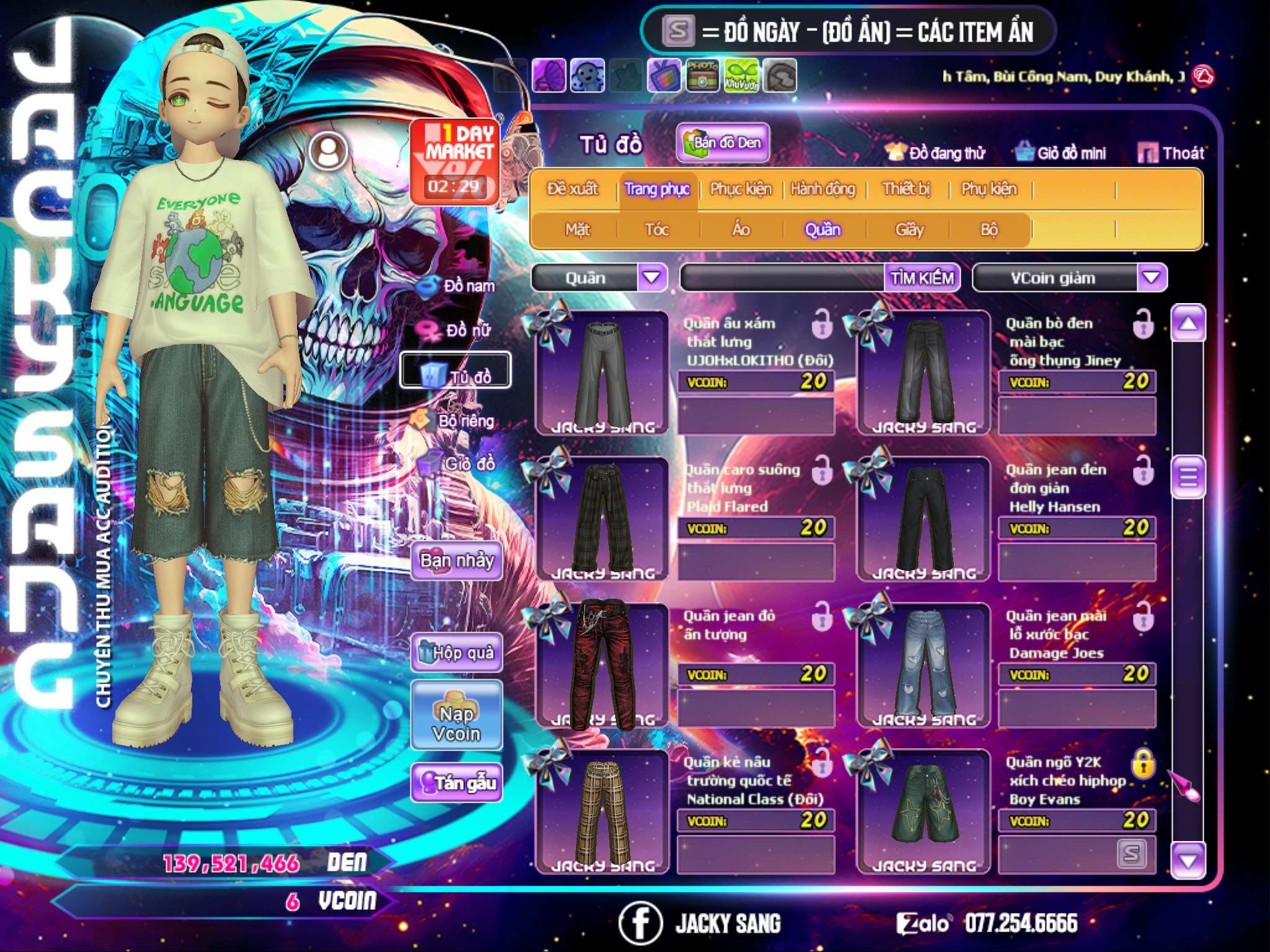This screenshot has width=1270, height=952.
Task: Click the Bạn nhảy dance partner button
Action: [456, 561]
